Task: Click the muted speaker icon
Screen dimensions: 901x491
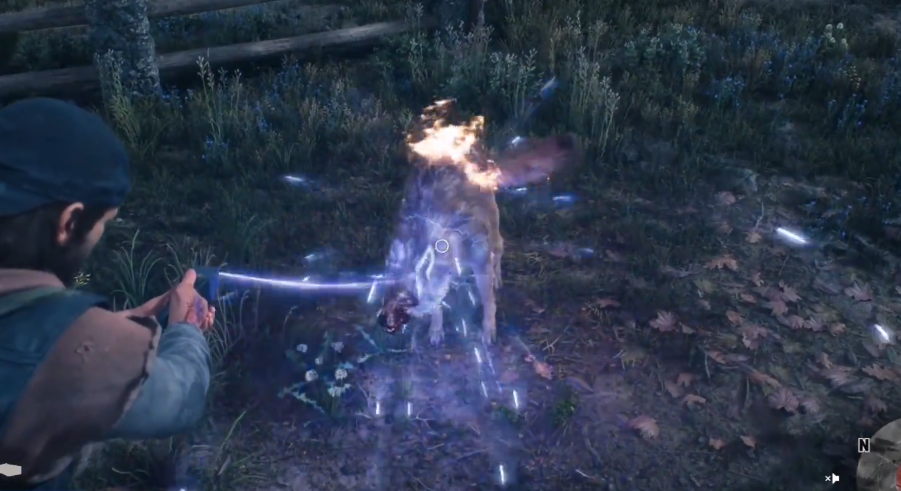Action: pyautogui.click(x=832, y=479)
